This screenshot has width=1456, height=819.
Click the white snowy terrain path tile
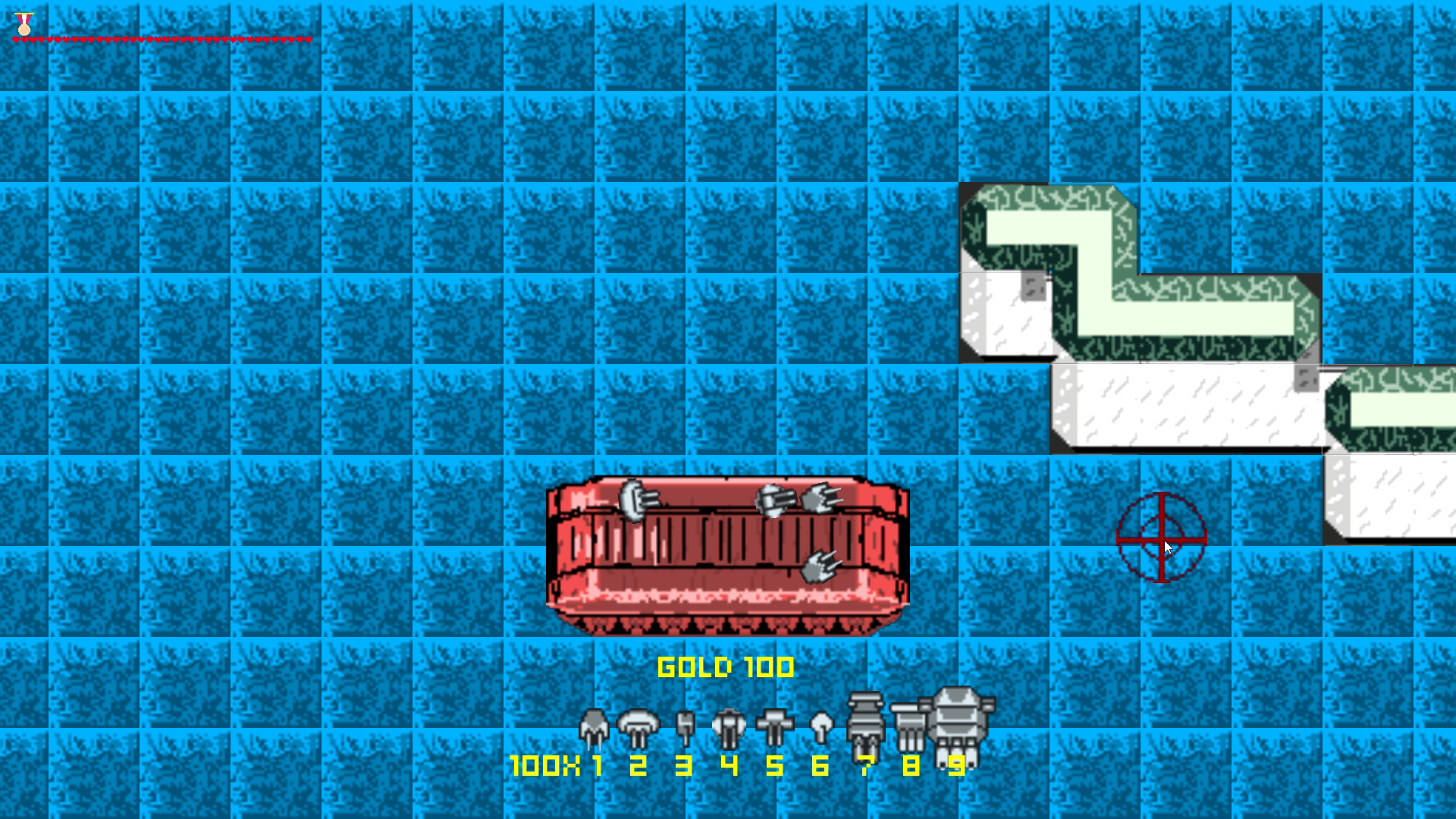[1183, 406]
